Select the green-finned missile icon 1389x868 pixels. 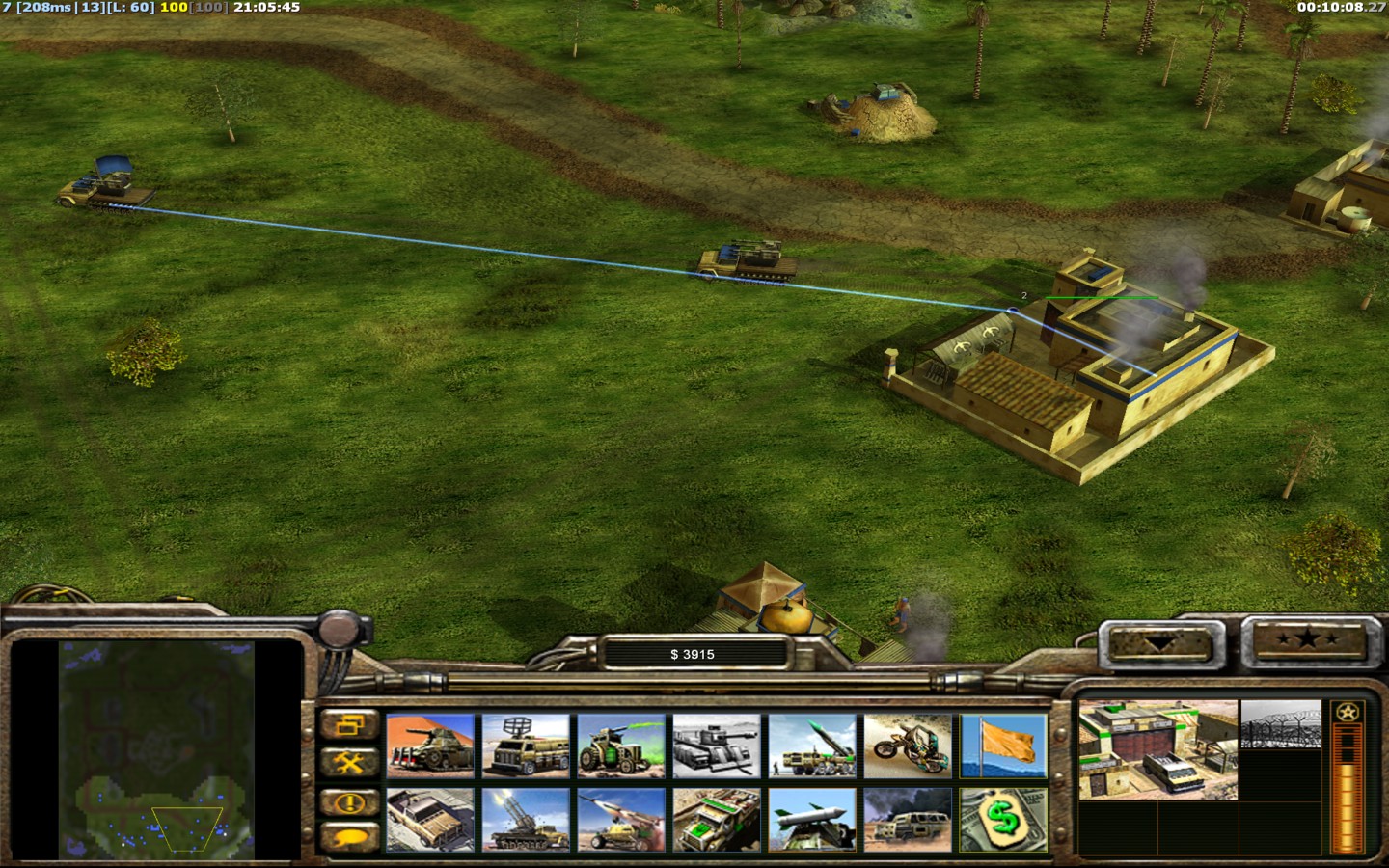(812, 820)
